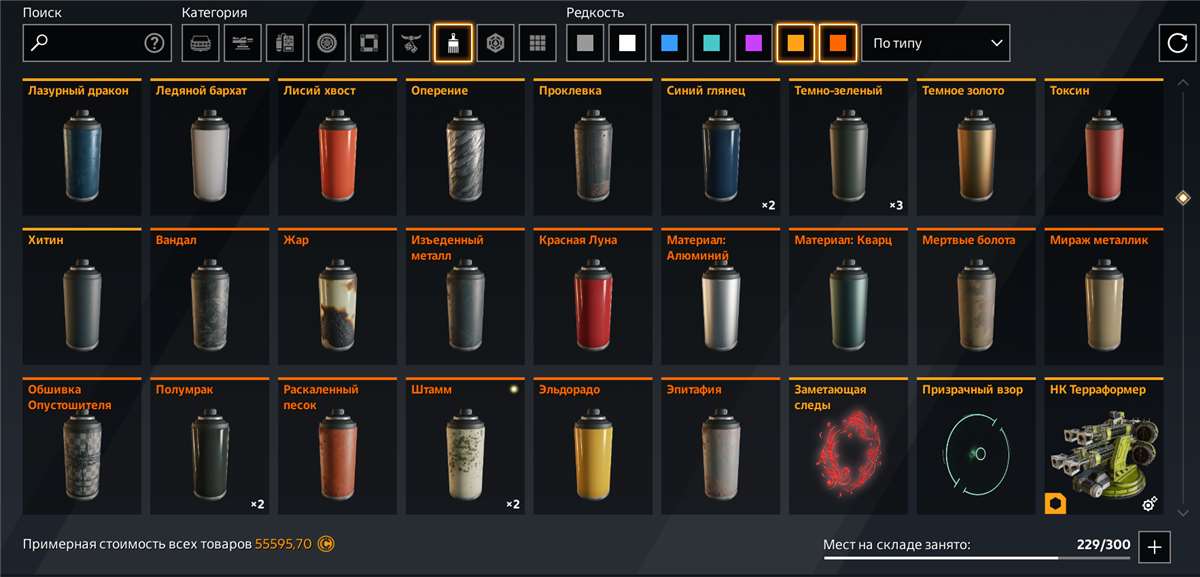Toggle the white rarity filter

[x=627, y=43]
